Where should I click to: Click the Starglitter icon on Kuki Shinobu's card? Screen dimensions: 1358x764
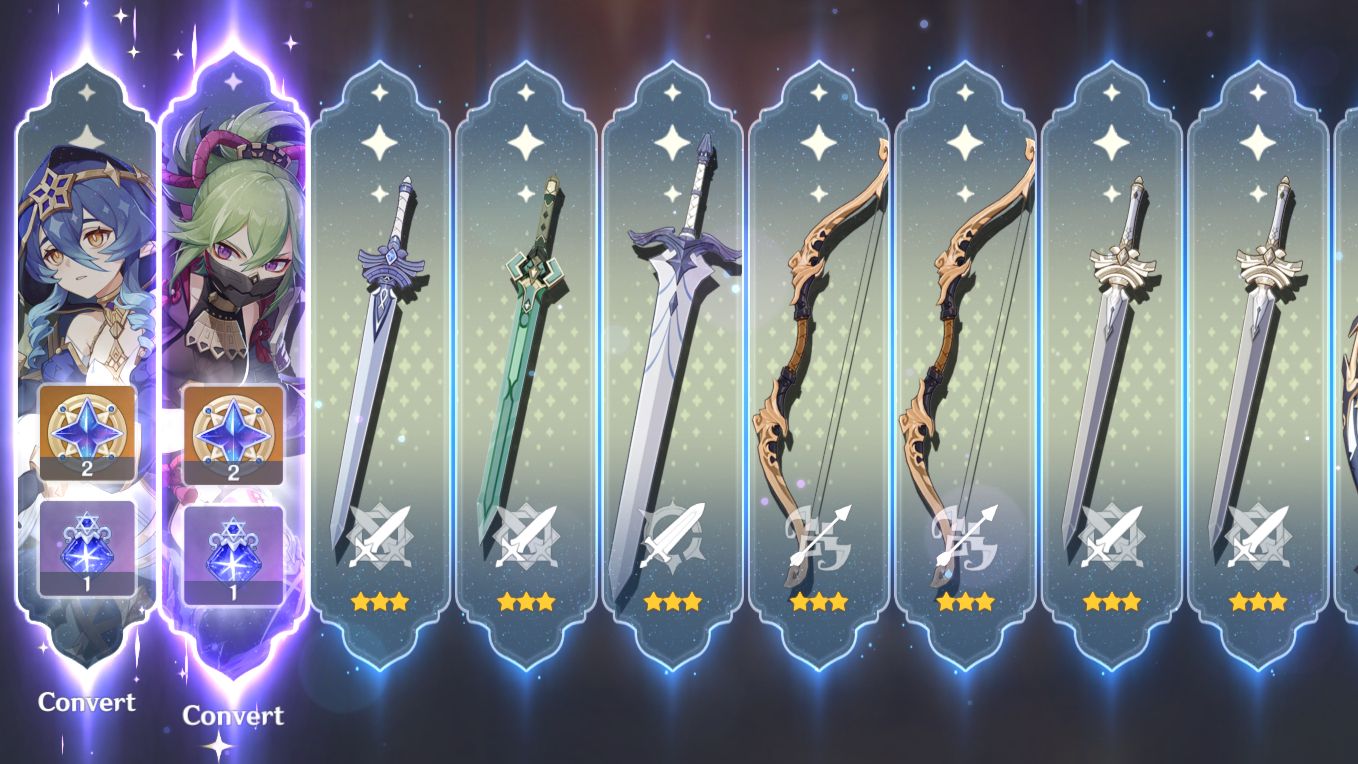[x=232, y=434]
